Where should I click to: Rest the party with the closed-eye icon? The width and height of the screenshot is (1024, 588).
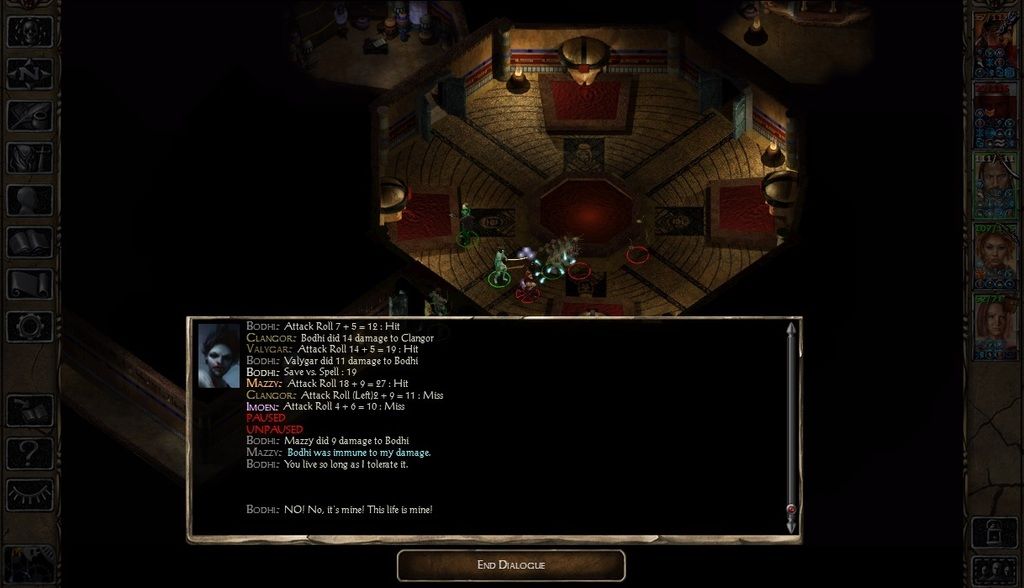(x=29, y=495)
